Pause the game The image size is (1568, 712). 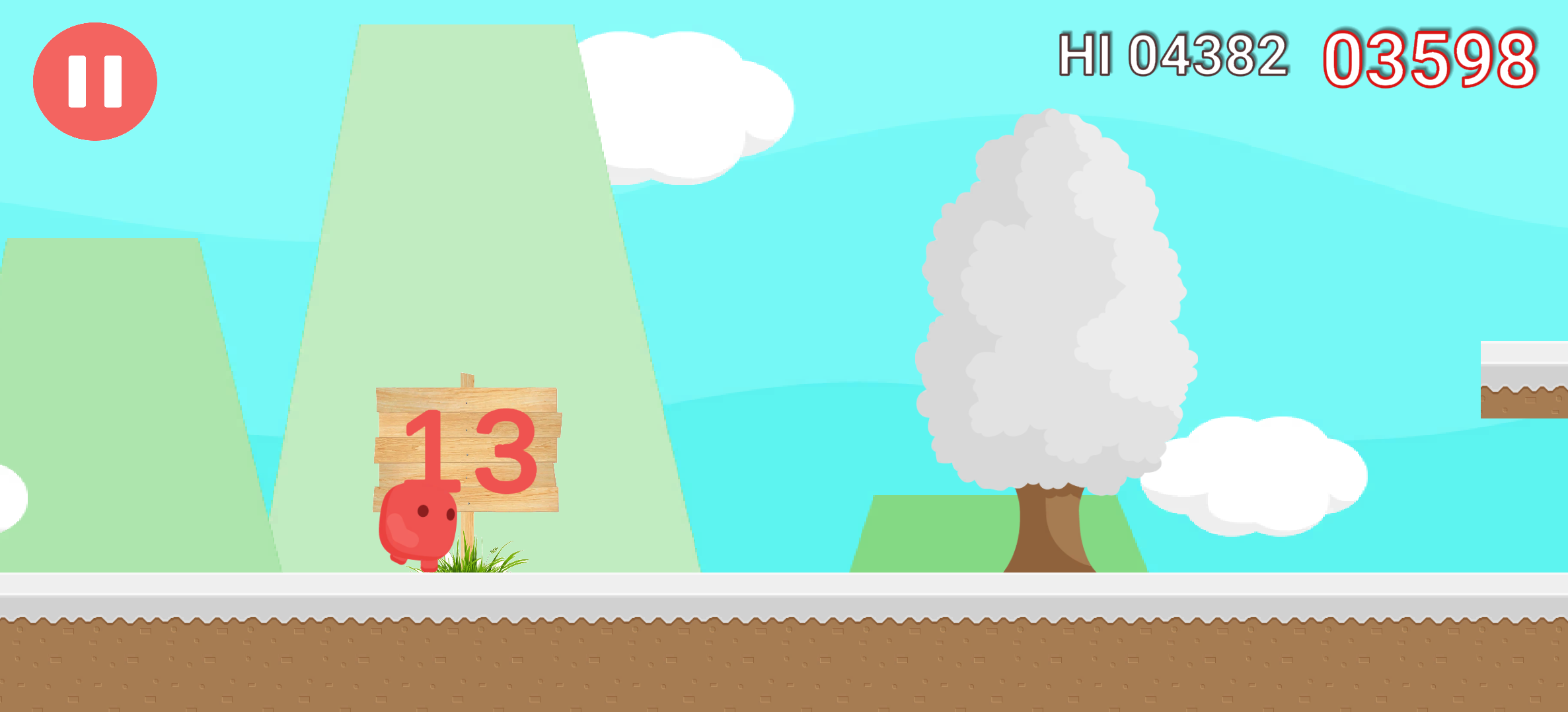[95, 81]
